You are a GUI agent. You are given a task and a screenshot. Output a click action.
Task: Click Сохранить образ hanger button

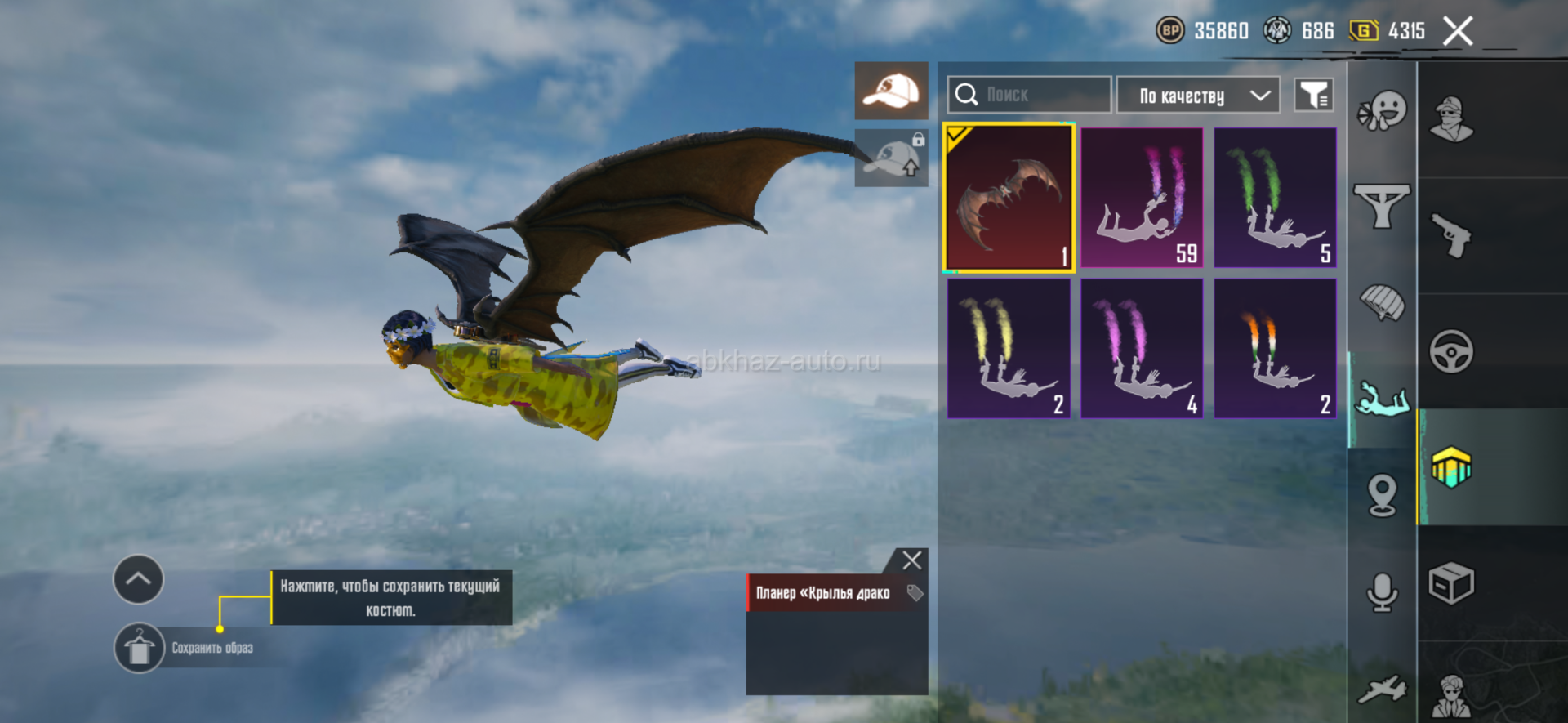(139, 649)
